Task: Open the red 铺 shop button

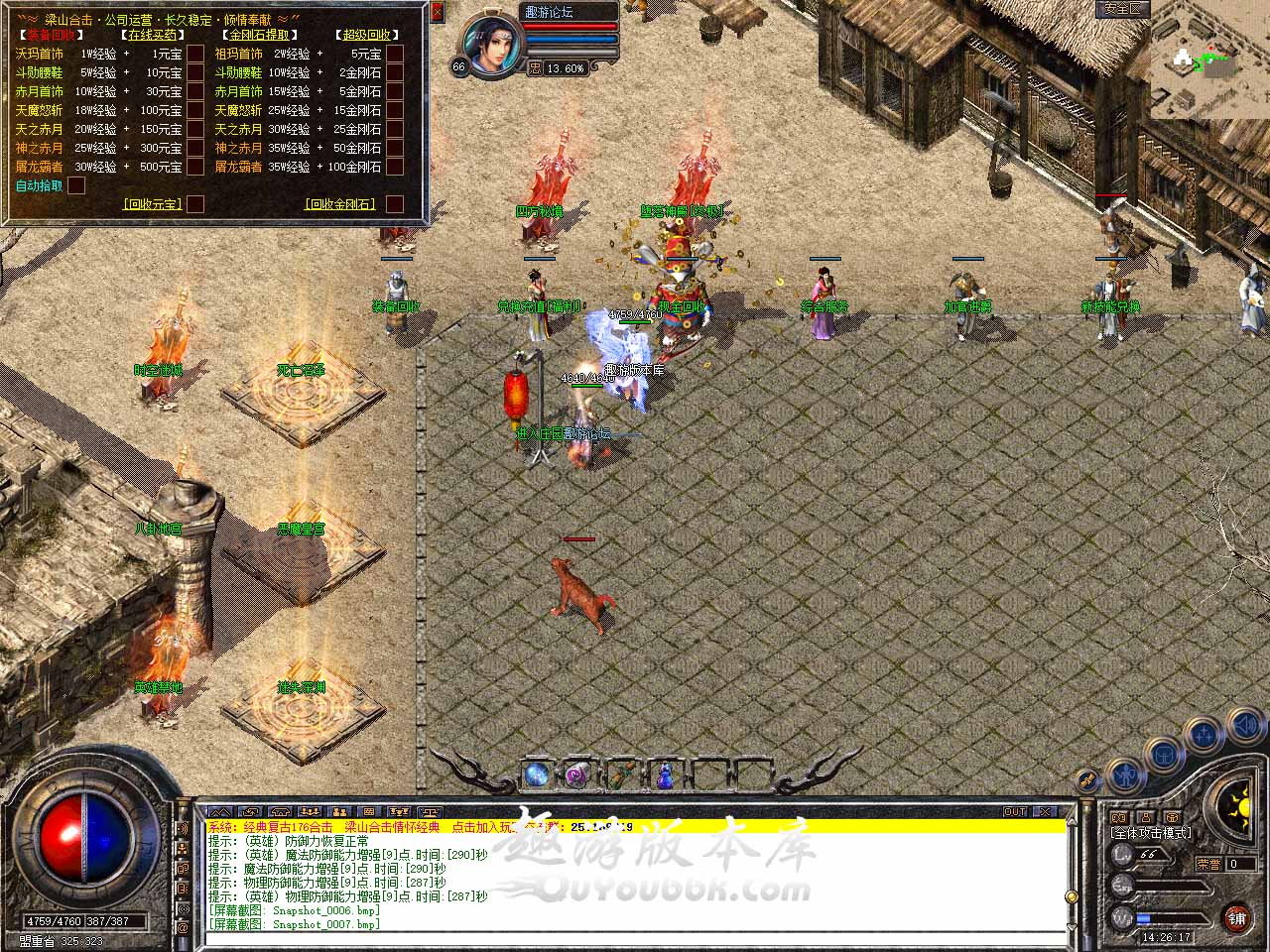Action: 1236,917
